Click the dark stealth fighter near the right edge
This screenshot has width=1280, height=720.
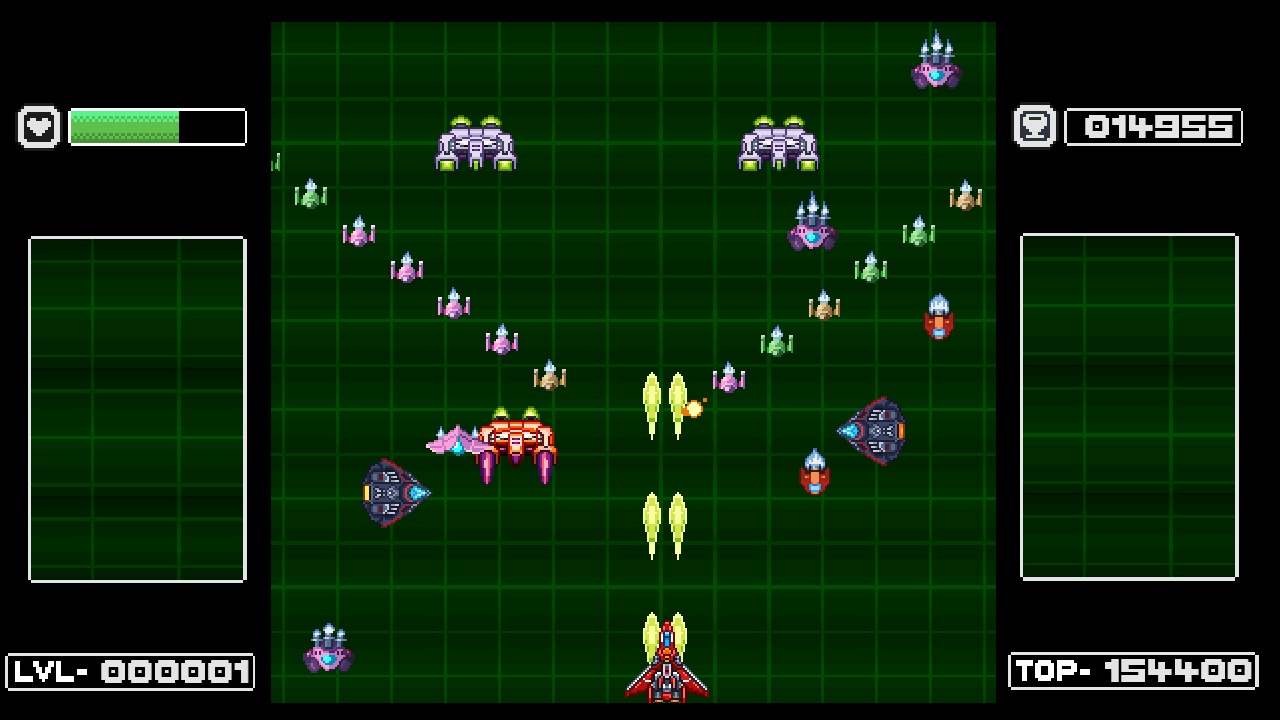(875, 430)
